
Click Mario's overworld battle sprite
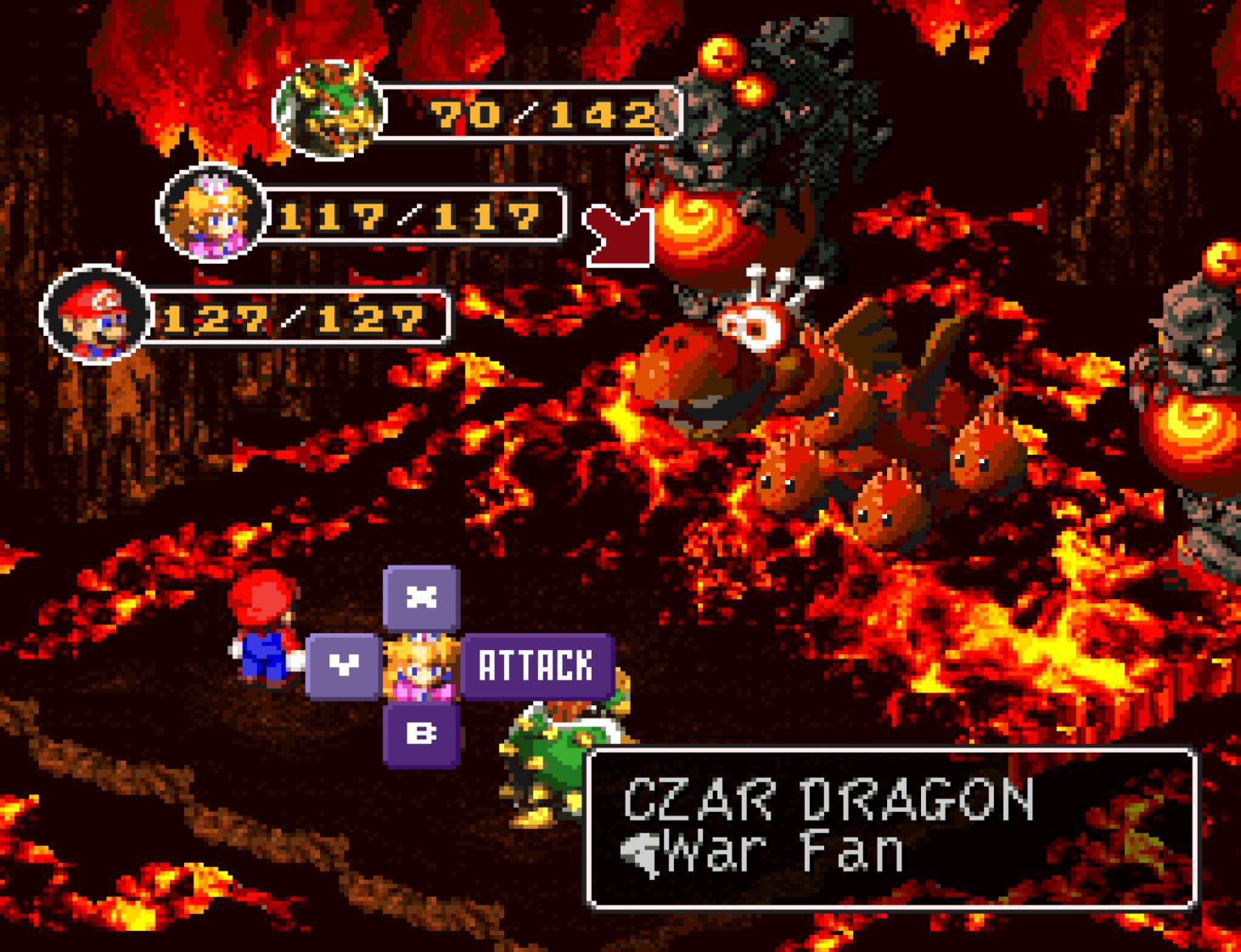pyautogui.click(x=261, y=628)
